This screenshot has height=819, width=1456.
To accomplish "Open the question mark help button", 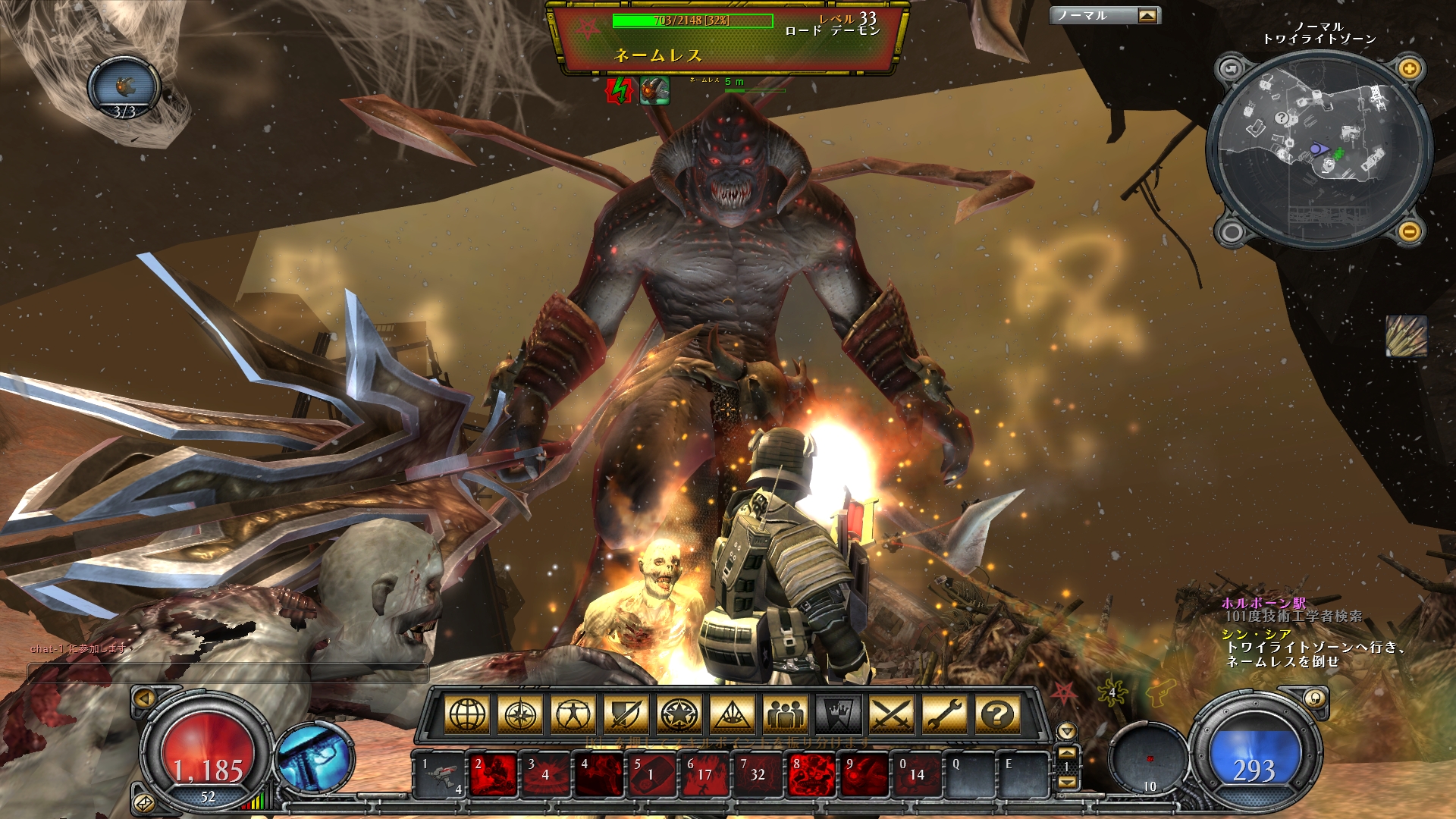I will point(998,714).
